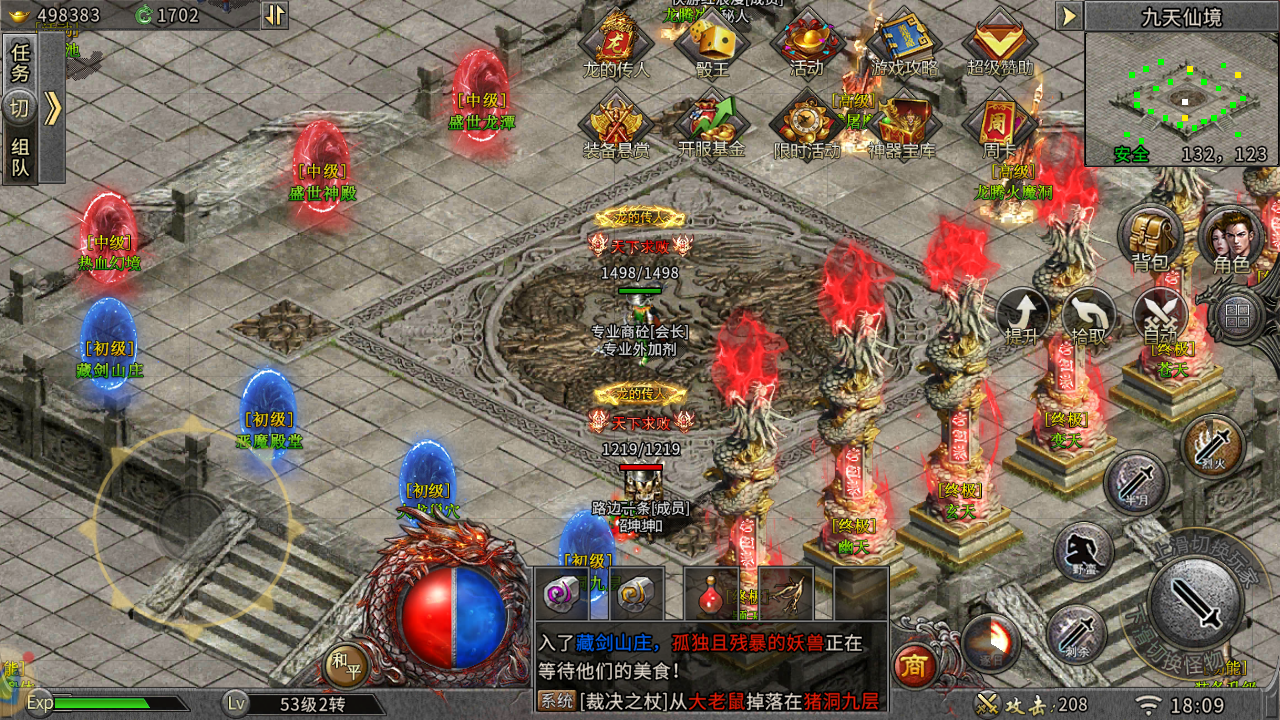Select the 任务 quest tab

[21, 61]
